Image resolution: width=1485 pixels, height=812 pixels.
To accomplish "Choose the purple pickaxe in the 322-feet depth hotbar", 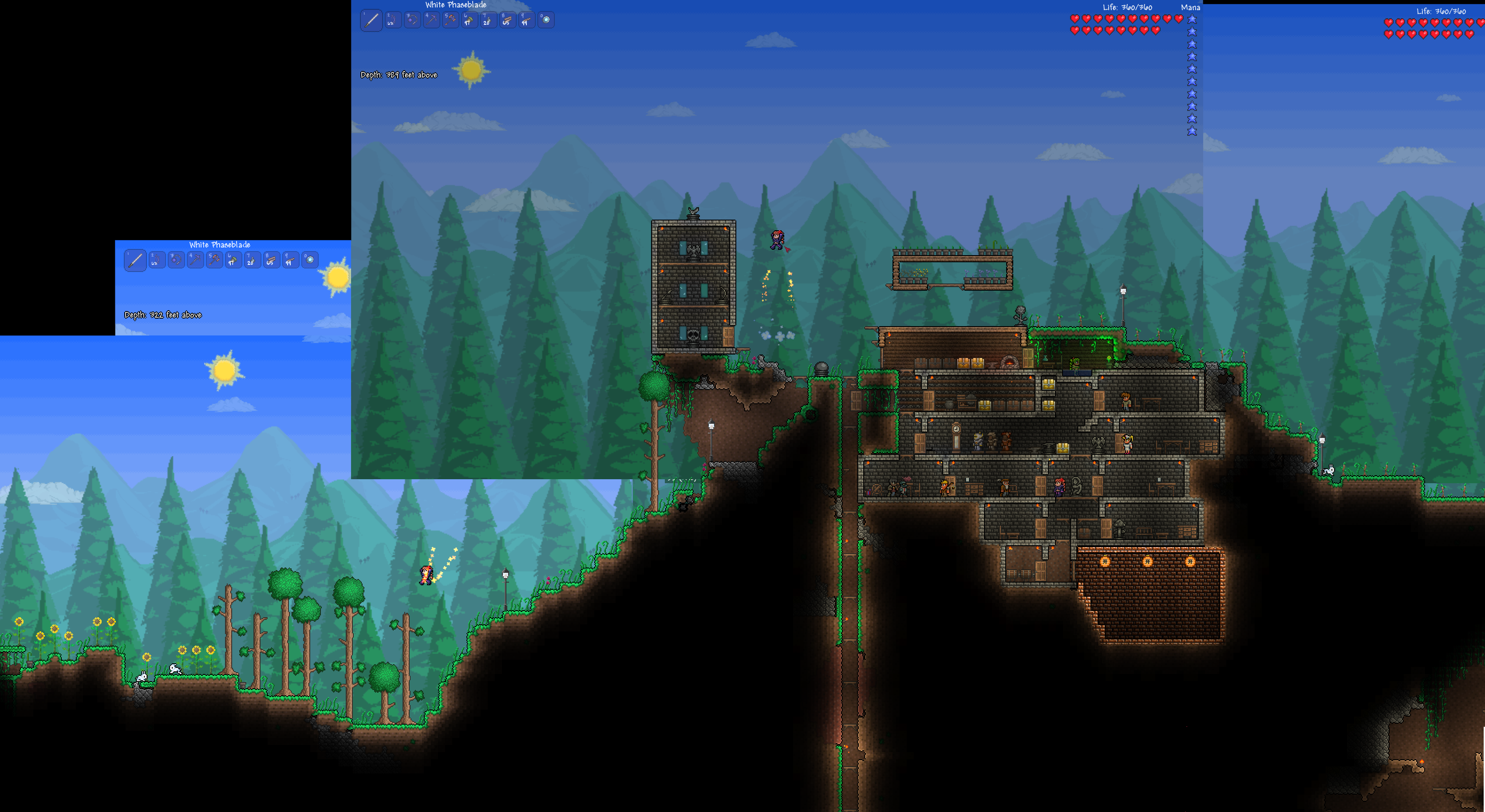I will pyautogui.click(x=195, y=260).
